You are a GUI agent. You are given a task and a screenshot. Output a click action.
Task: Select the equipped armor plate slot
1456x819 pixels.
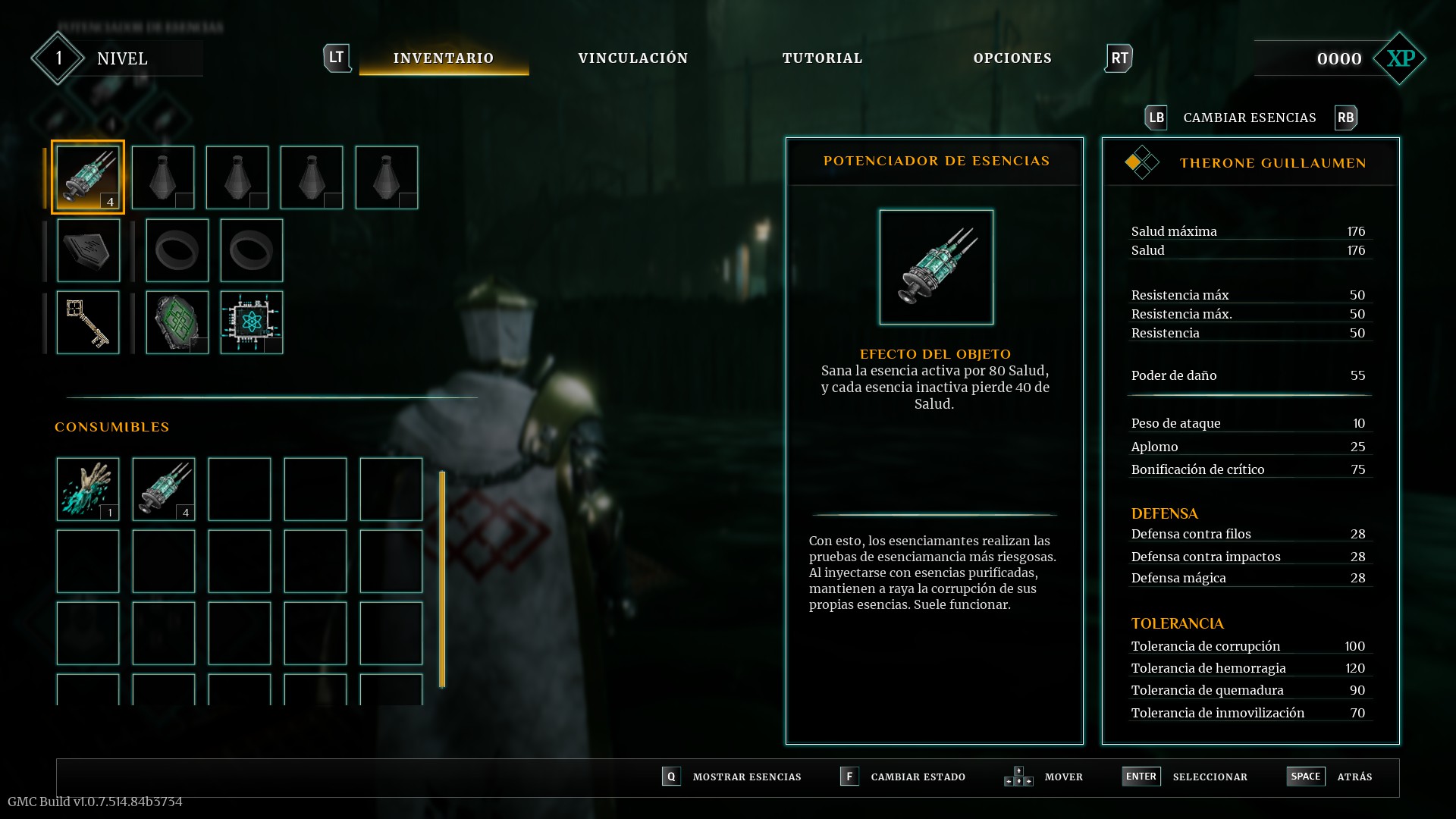[88, 250]
